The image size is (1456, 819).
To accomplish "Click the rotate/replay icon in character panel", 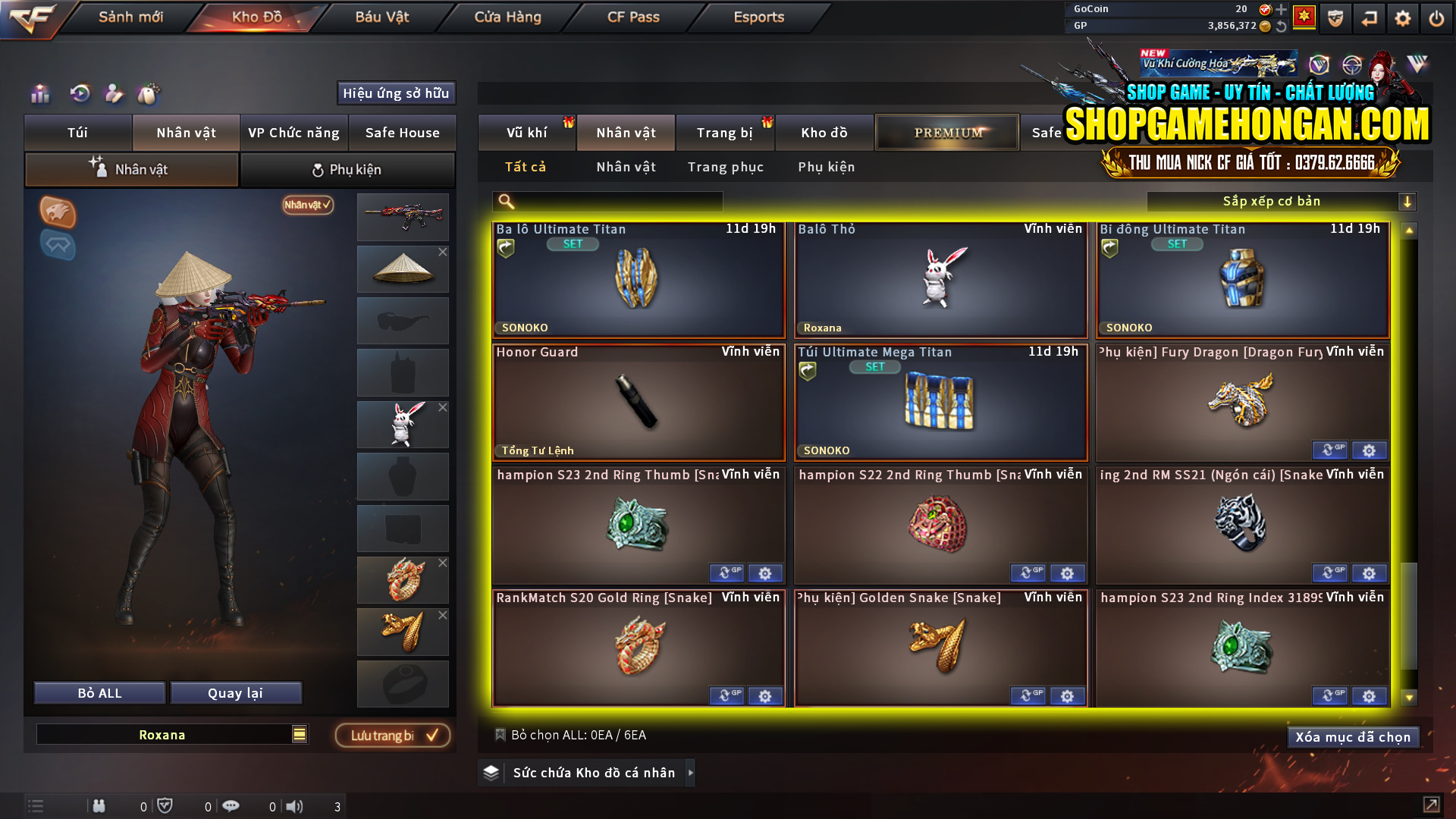I will (79, 93).
